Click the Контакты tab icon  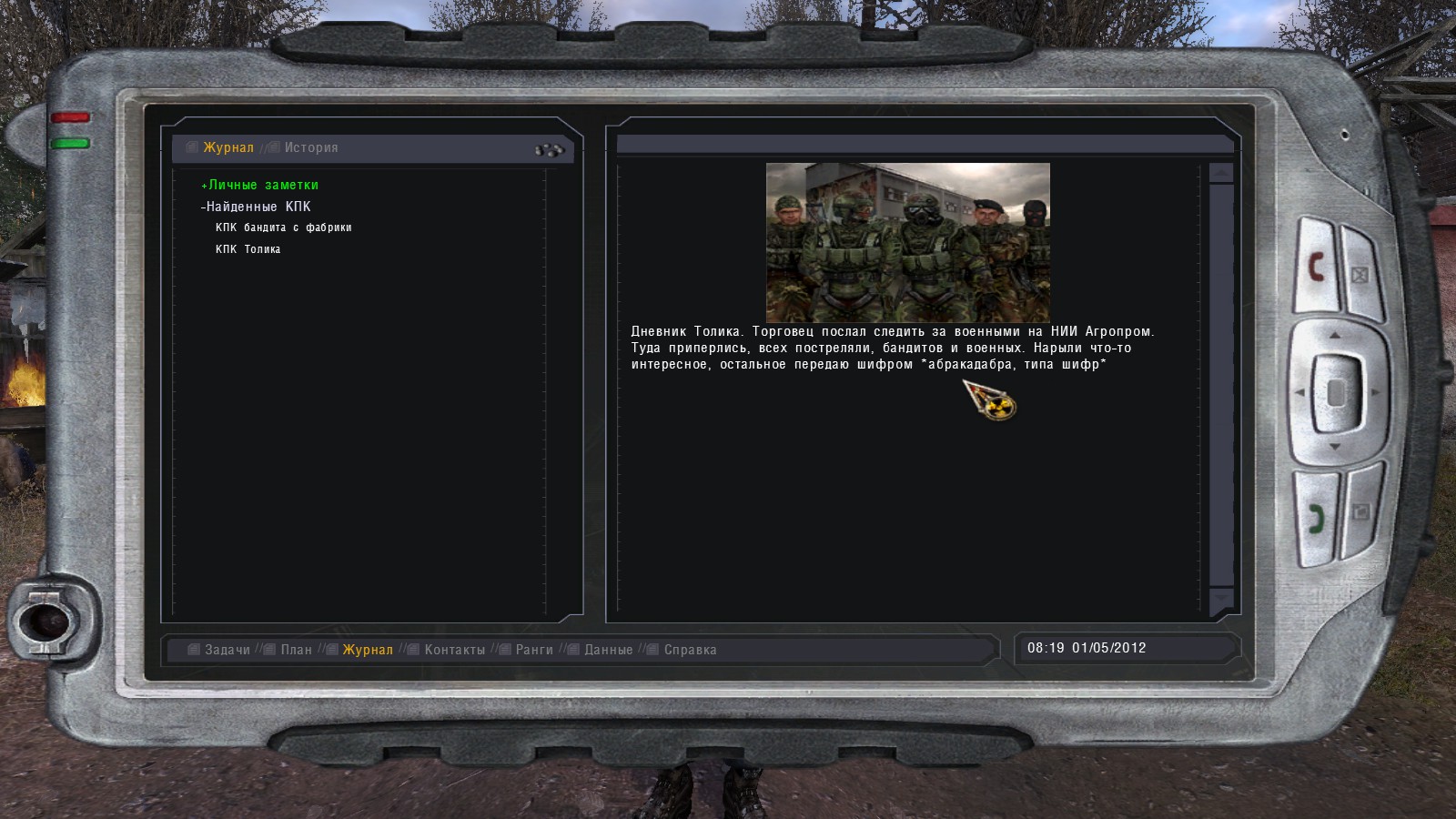tap(415, 650)
